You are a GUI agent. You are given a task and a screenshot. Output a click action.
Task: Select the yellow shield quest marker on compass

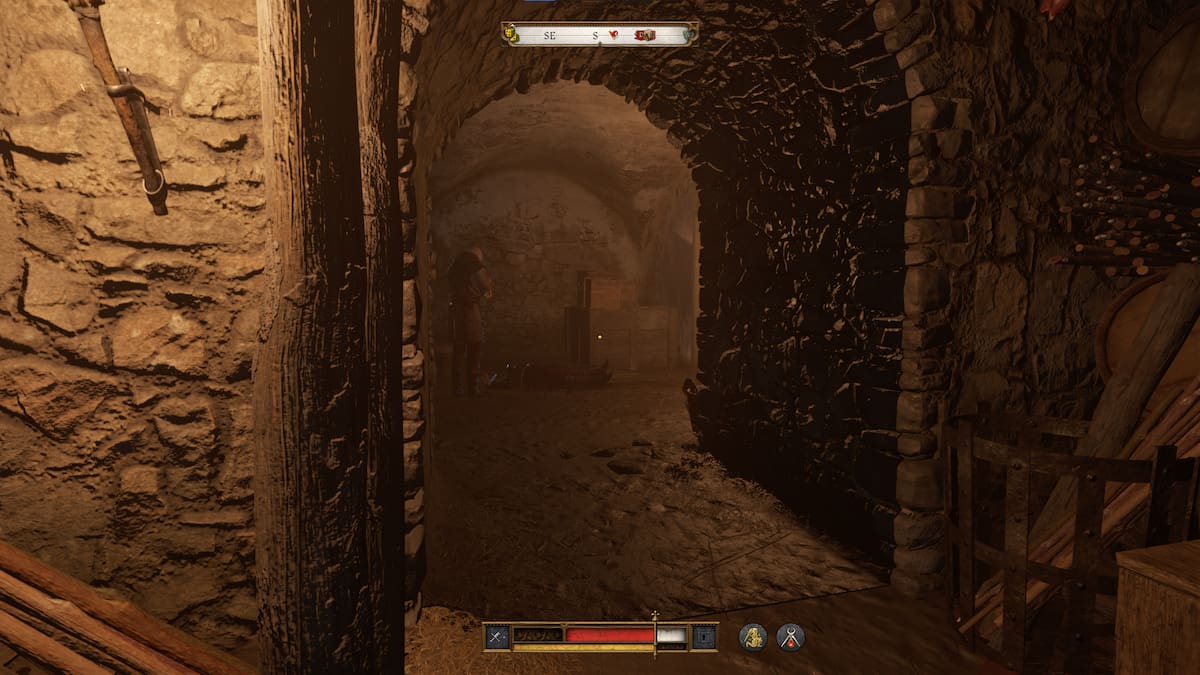[511, 34]
